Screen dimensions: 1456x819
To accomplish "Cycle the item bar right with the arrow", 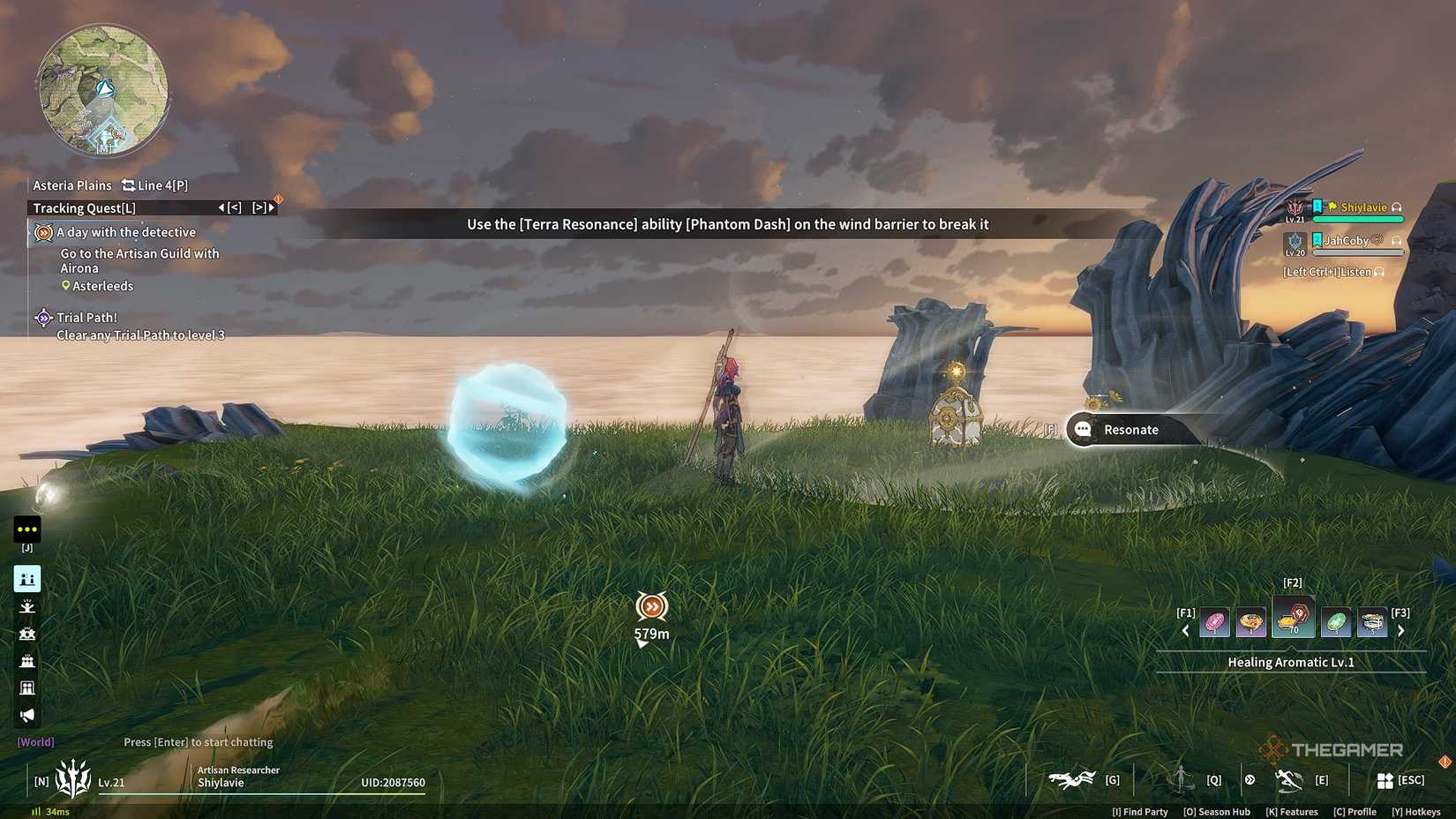I will pos(1400,631).
